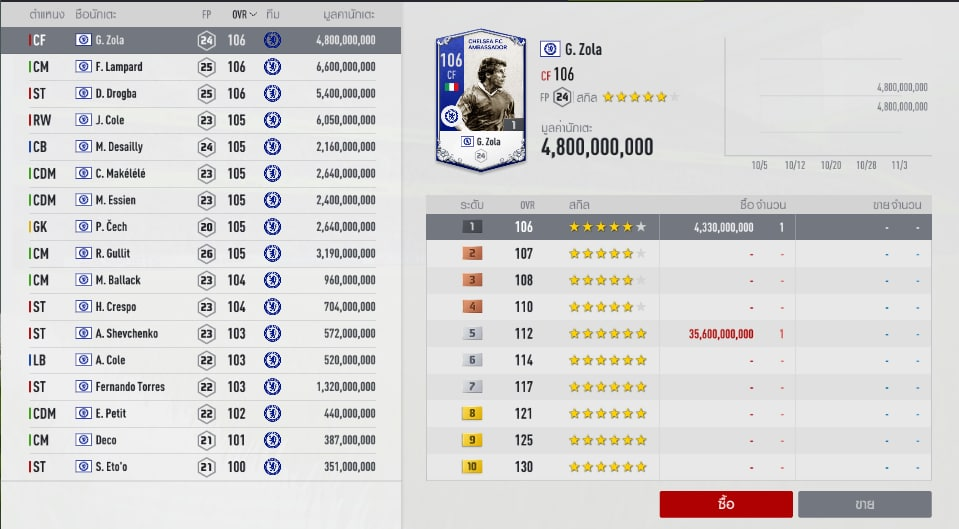The height and width of the screenshot is (529, 959).
Task: Select upgrade level 5 row
Action: (x=679, y=334)
